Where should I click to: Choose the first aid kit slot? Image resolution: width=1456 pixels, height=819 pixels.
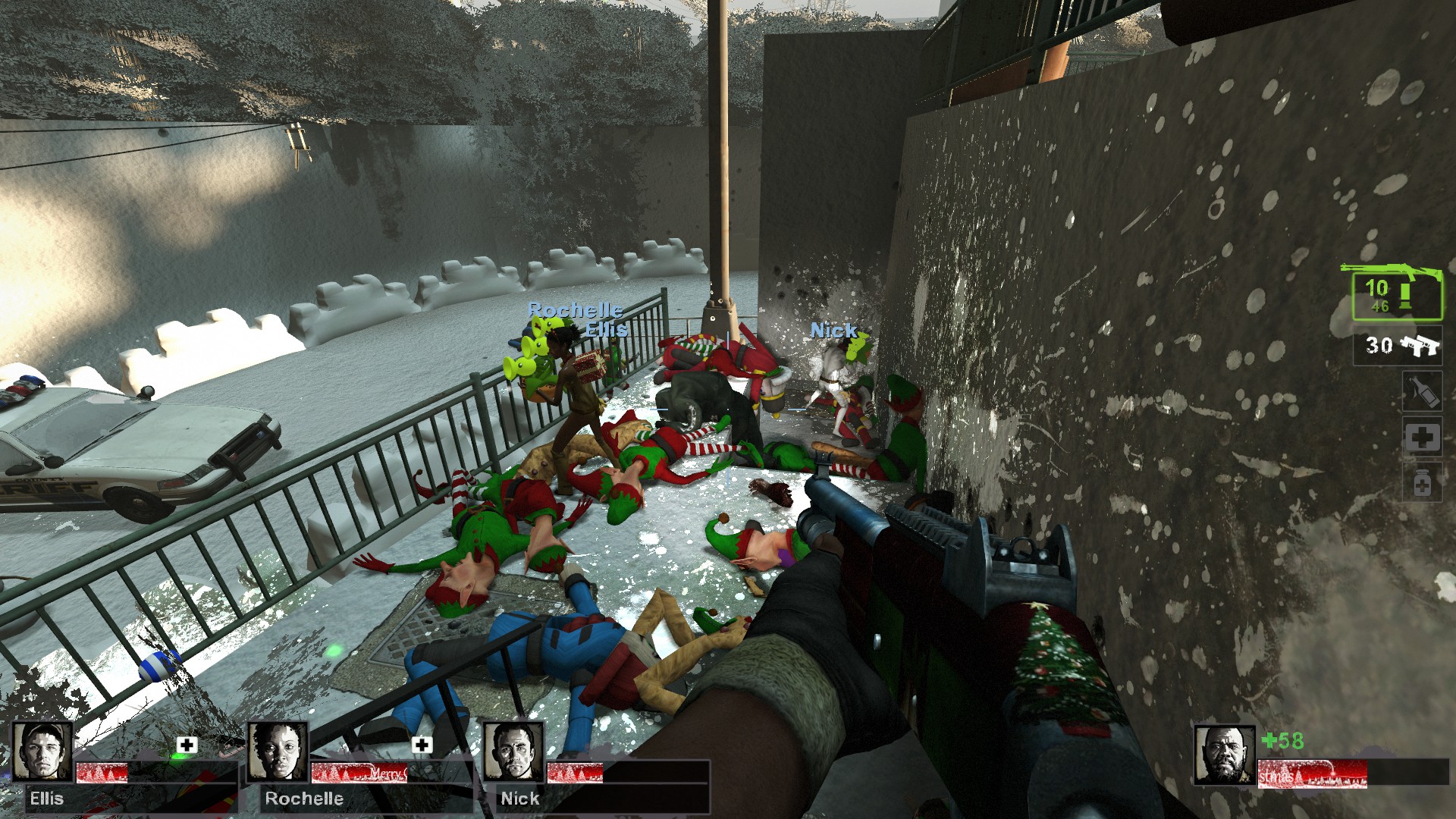tap(1422, 438)
